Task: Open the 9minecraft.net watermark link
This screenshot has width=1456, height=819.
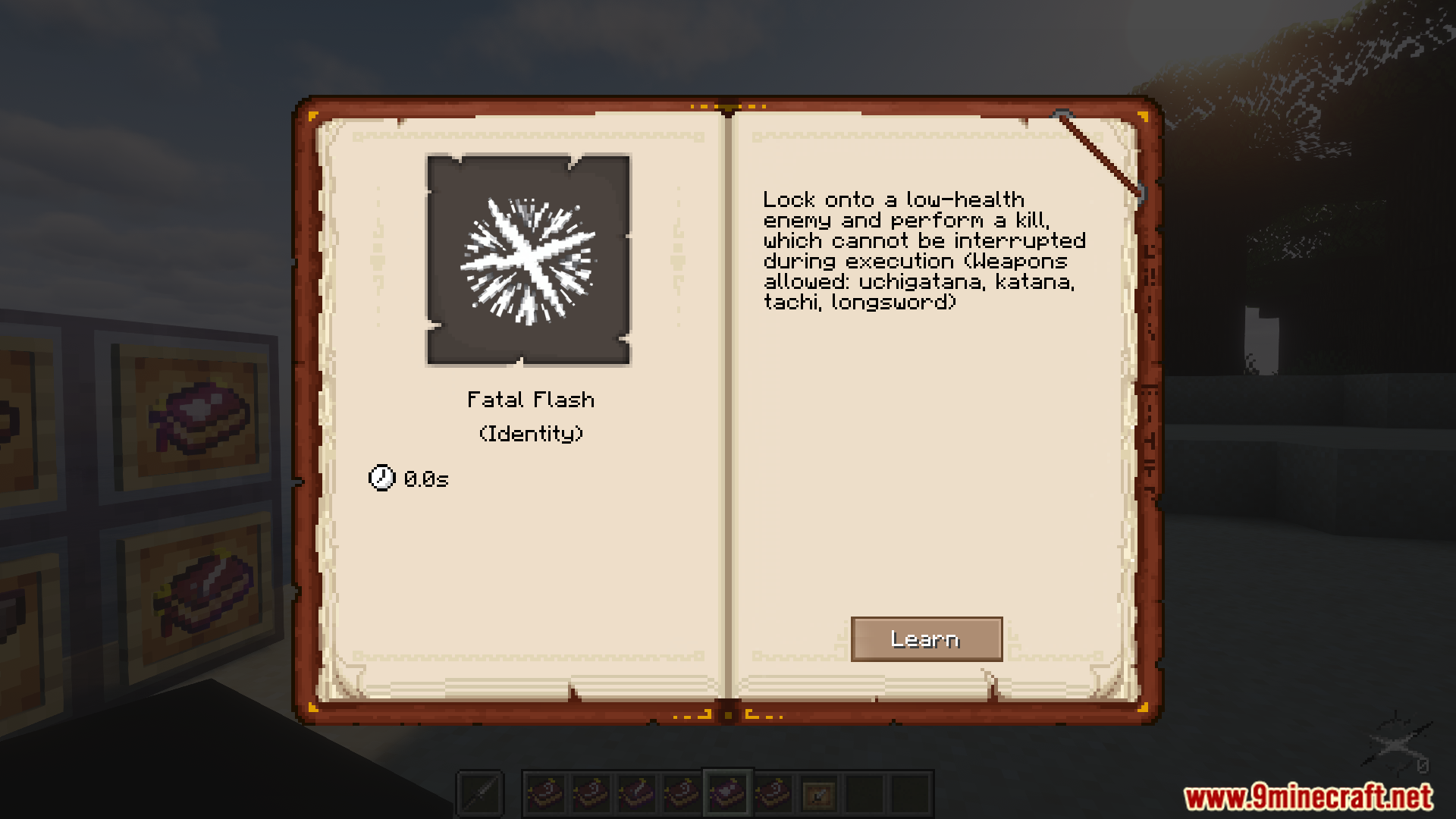Action: [x=1307, y=797]
